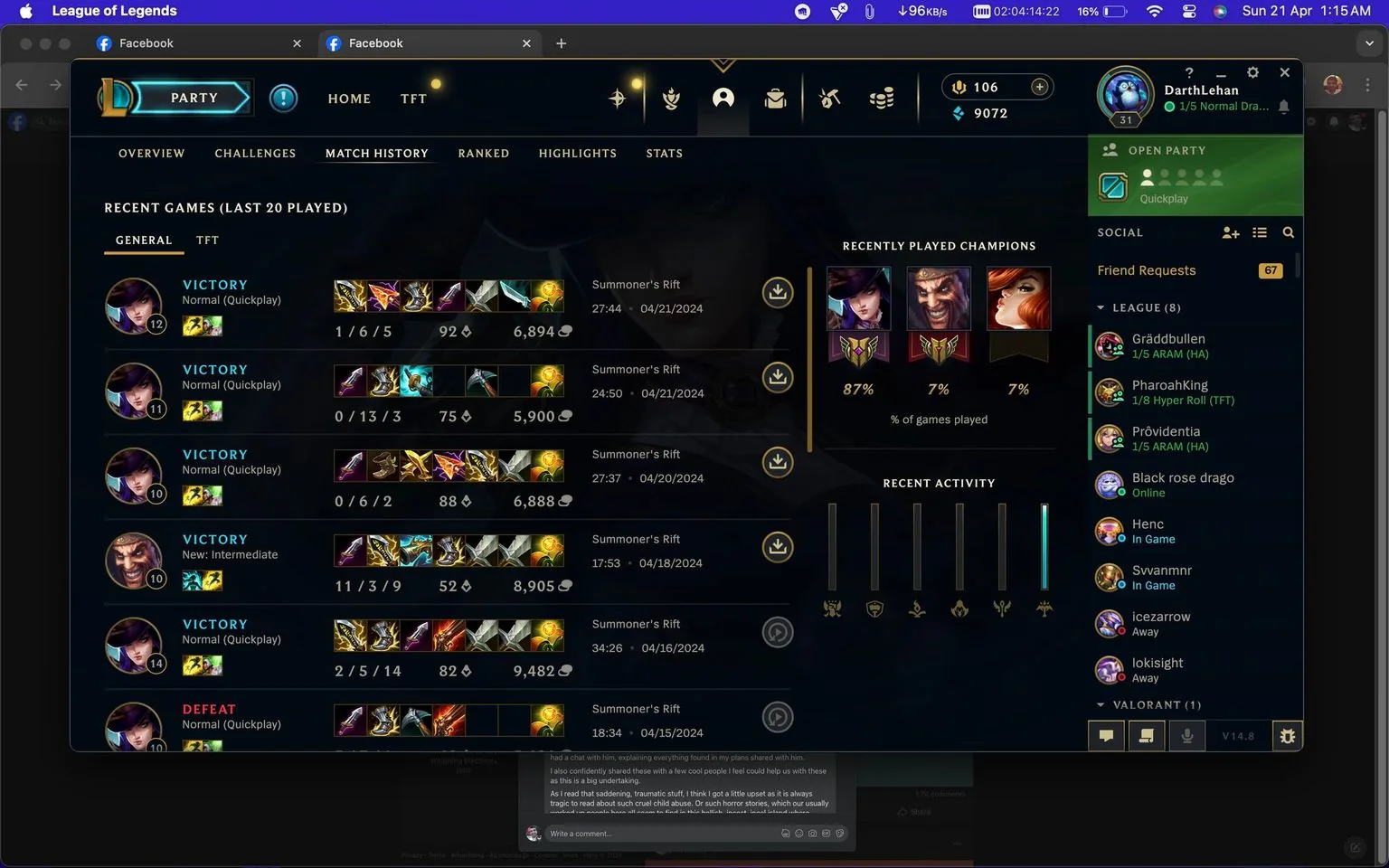Open the social search magnifier
Image resolution: width=1389 pixels, height=868 pixels.
coord(1289,232)
